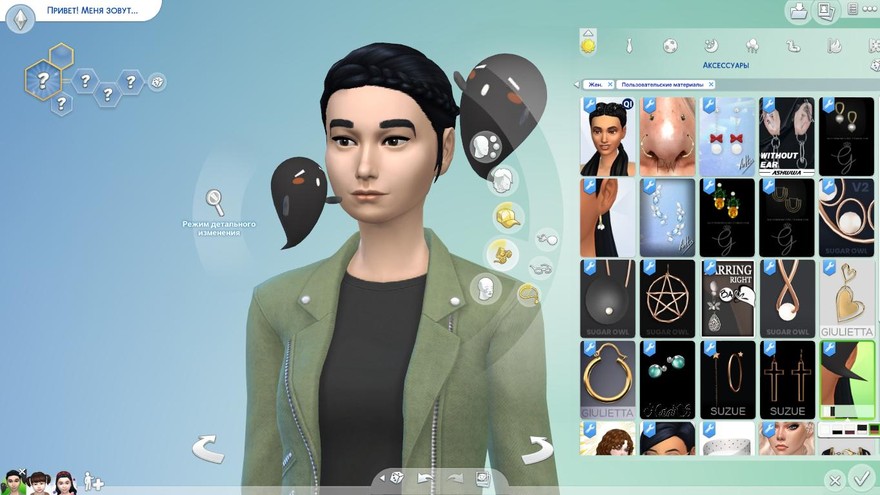Select the cross earrings by Suzue
Image resolution: width=880 pixels, height=495 pixels.
(787, 379)
